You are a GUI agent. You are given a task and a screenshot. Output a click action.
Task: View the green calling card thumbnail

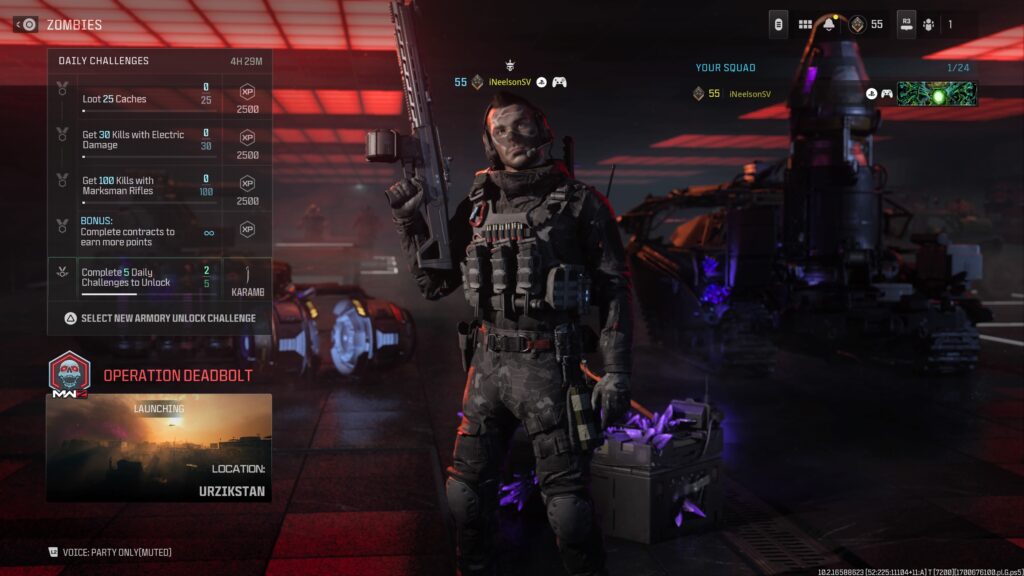937,94
